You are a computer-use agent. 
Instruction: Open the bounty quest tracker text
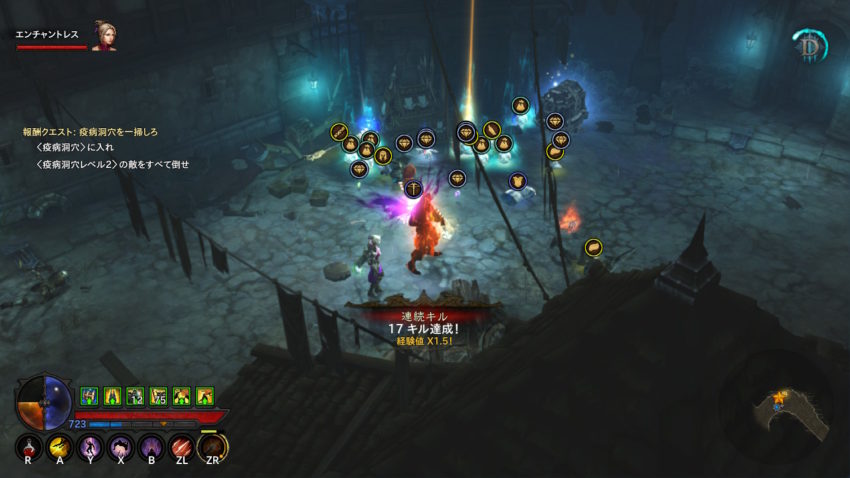[91, 132]
